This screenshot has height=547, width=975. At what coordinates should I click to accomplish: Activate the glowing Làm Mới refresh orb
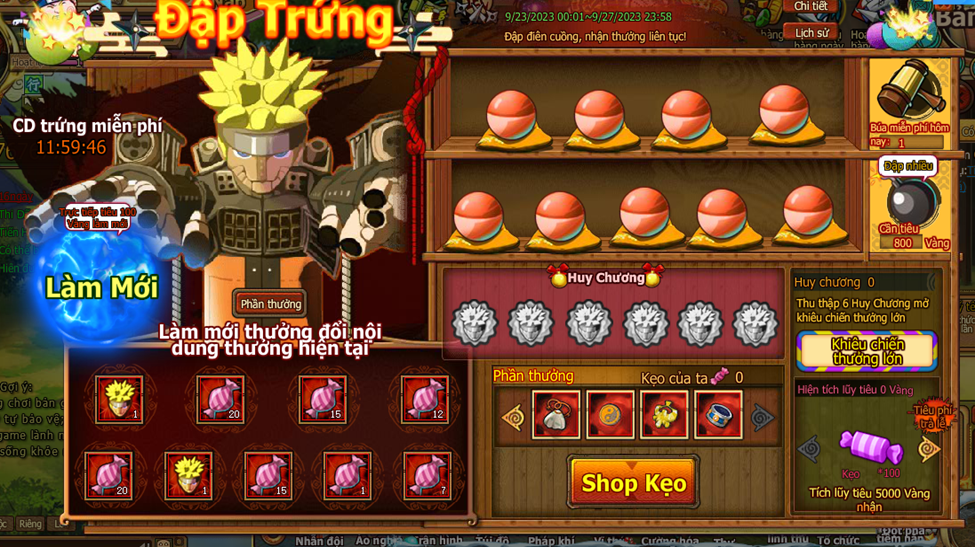(102, 289)
